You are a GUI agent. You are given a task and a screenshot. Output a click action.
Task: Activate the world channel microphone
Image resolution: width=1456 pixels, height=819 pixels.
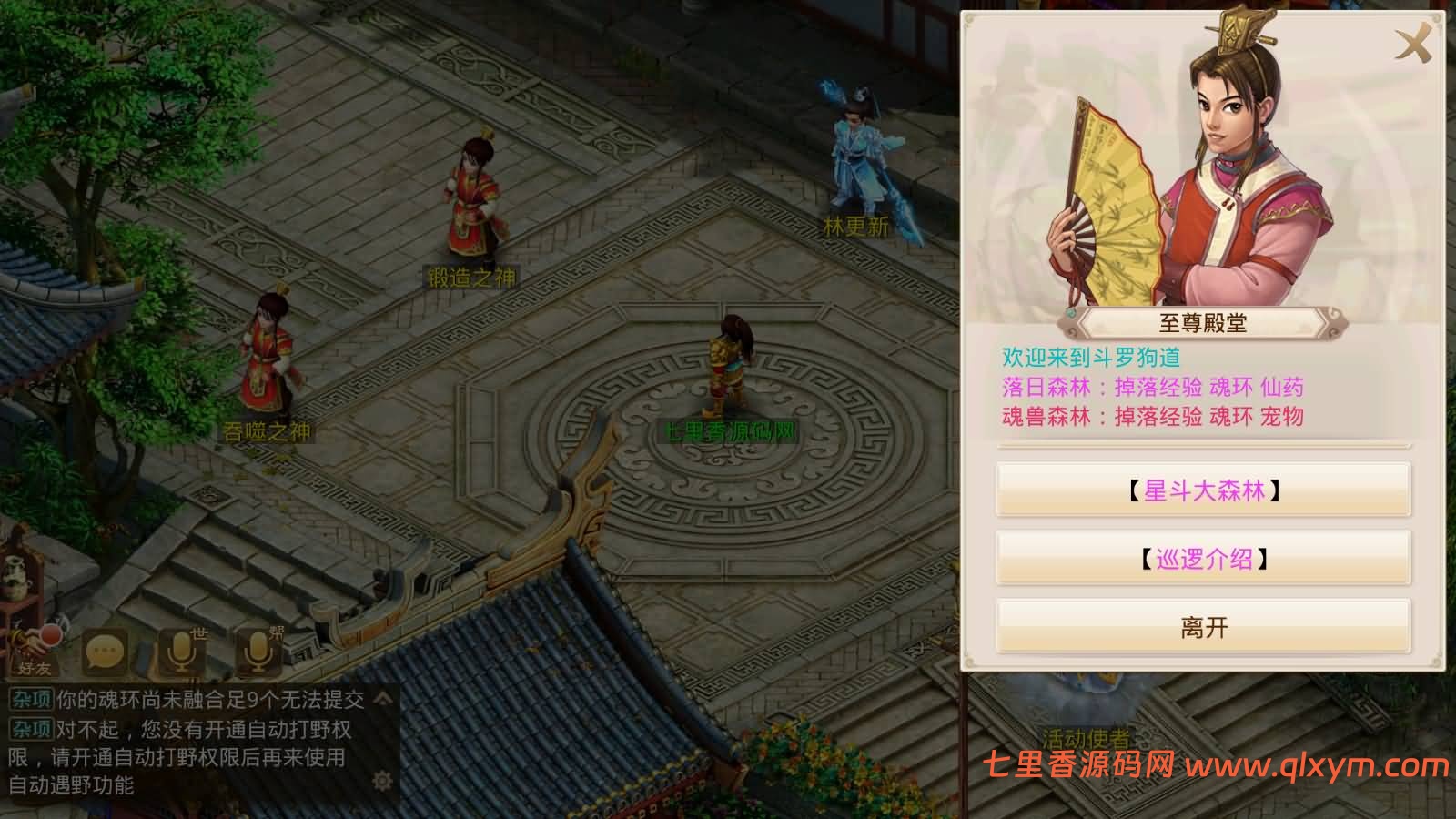[181, 652]
